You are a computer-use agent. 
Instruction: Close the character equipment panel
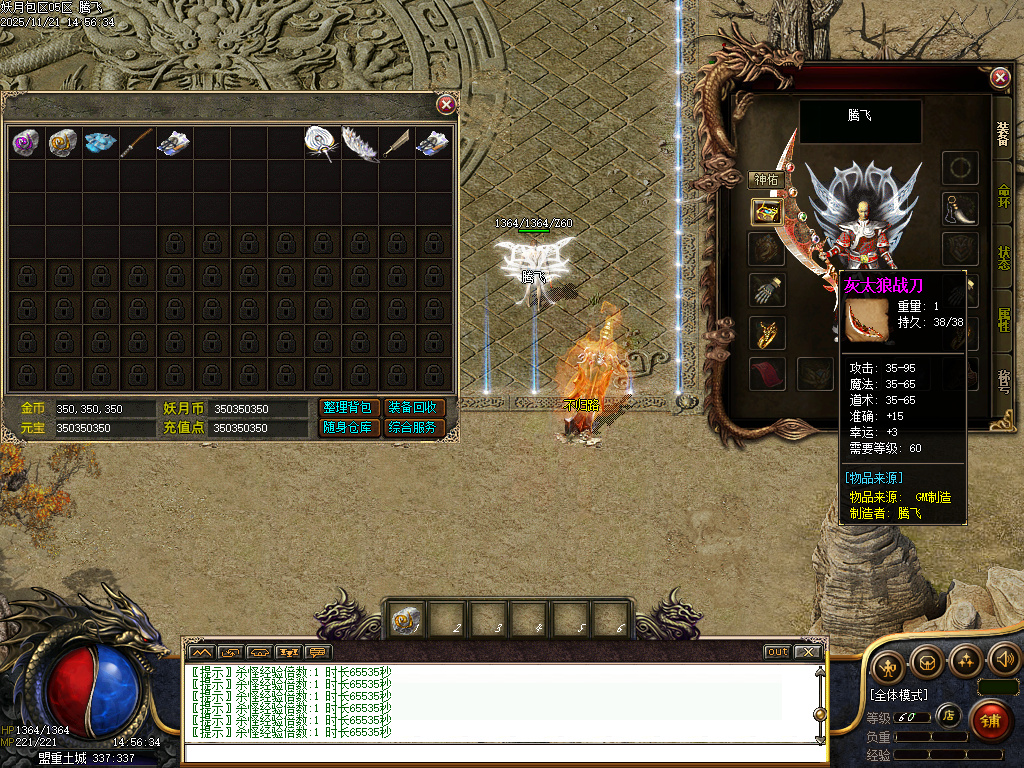click(x=1000, y=78)
